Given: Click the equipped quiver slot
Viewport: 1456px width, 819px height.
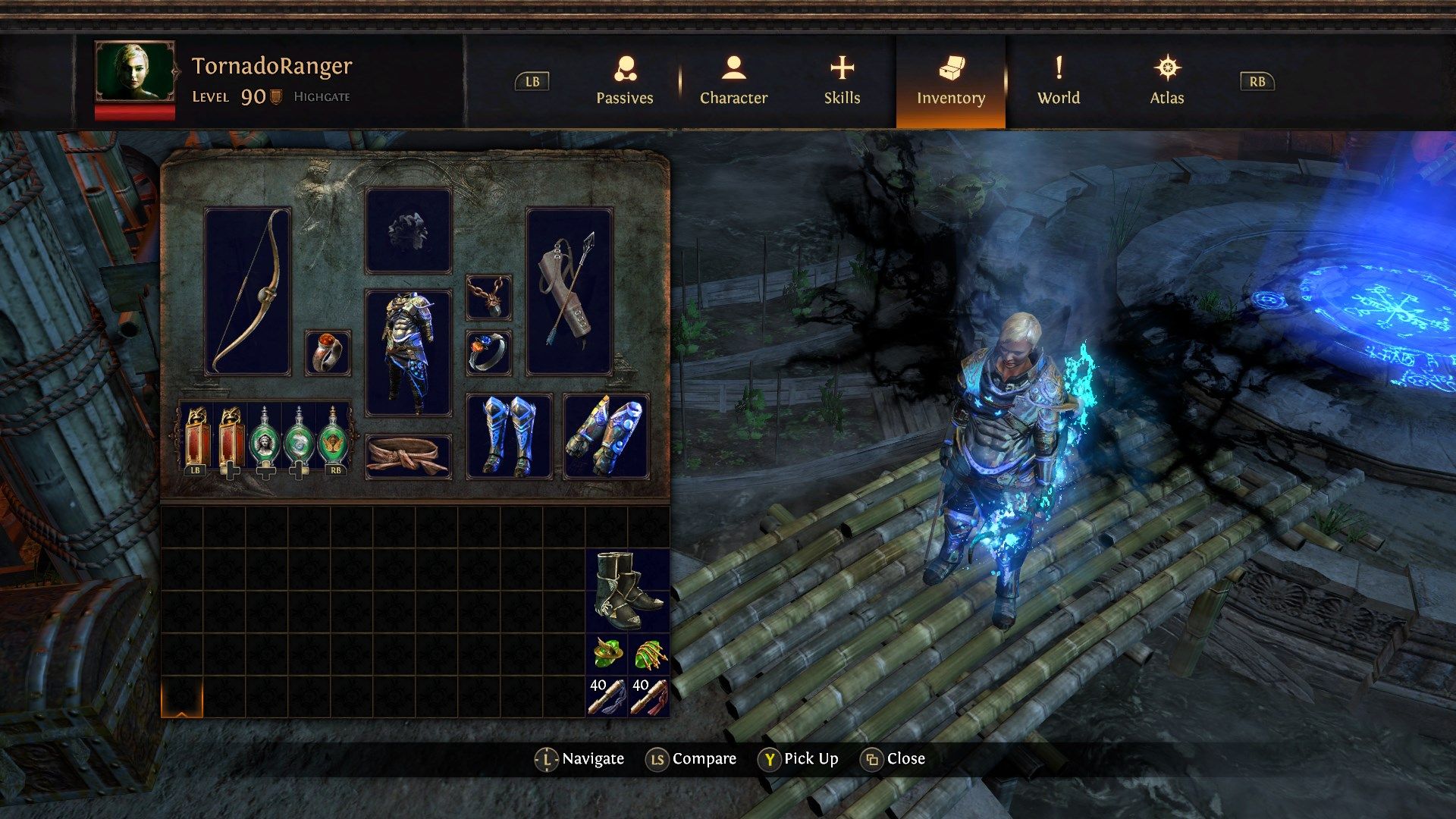Looking at the screenshot, I should pos(567,292).
